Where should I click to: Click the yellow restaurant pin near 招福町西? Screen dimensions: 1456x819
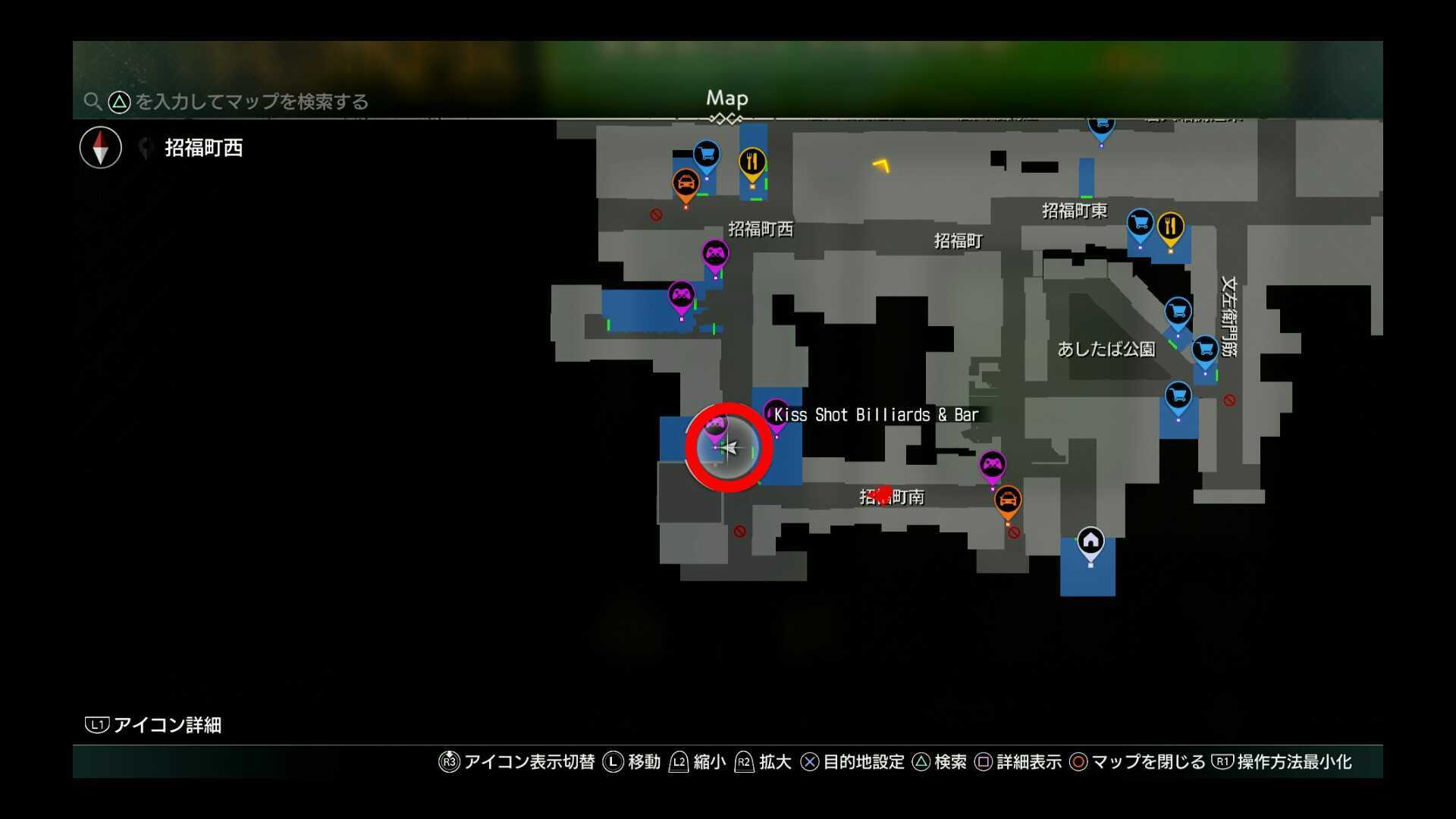(752, 161)
